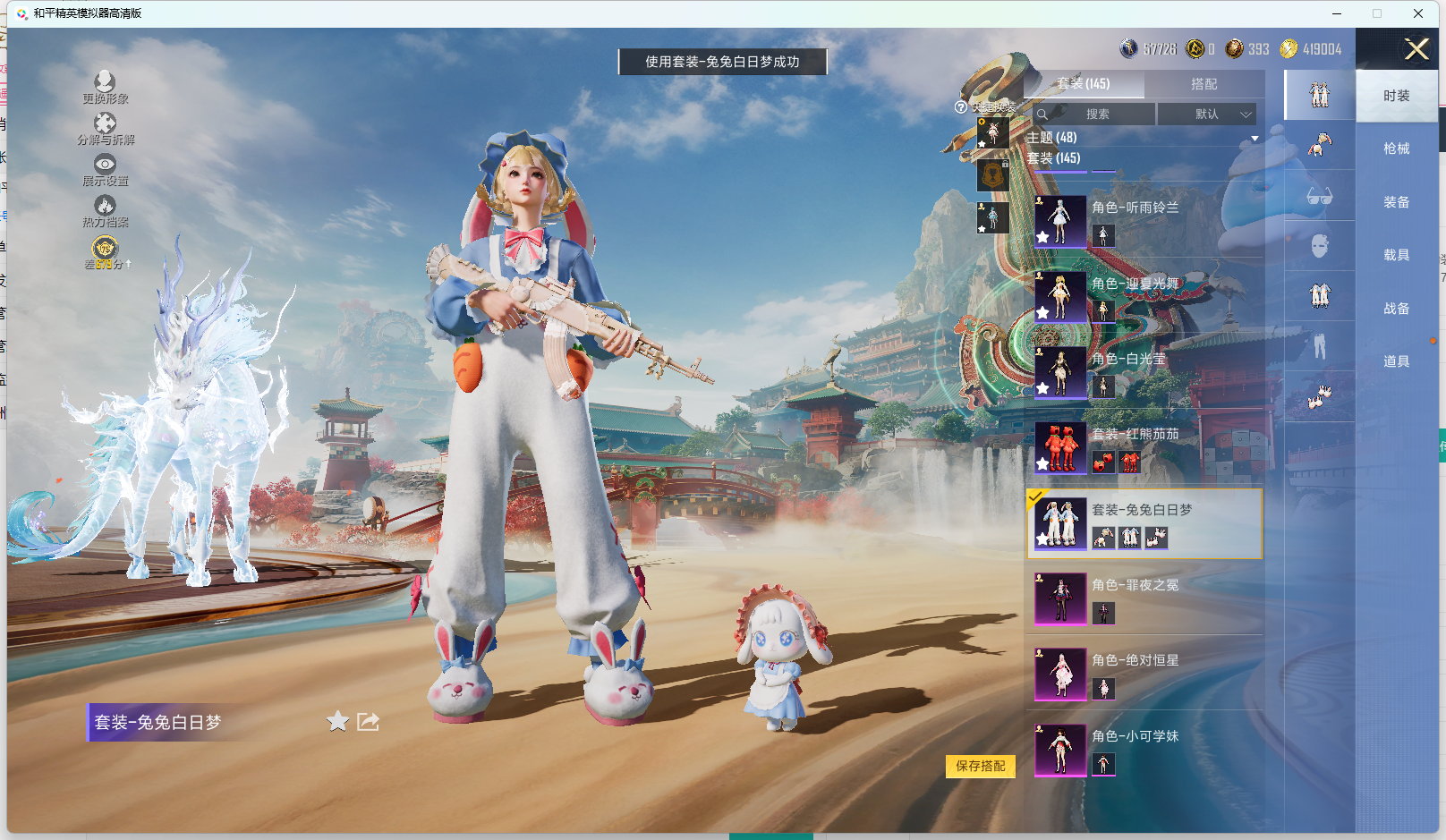The image size is (1446, 840).
Task: Open 展示设置 display settings
Action: [105, 169]
